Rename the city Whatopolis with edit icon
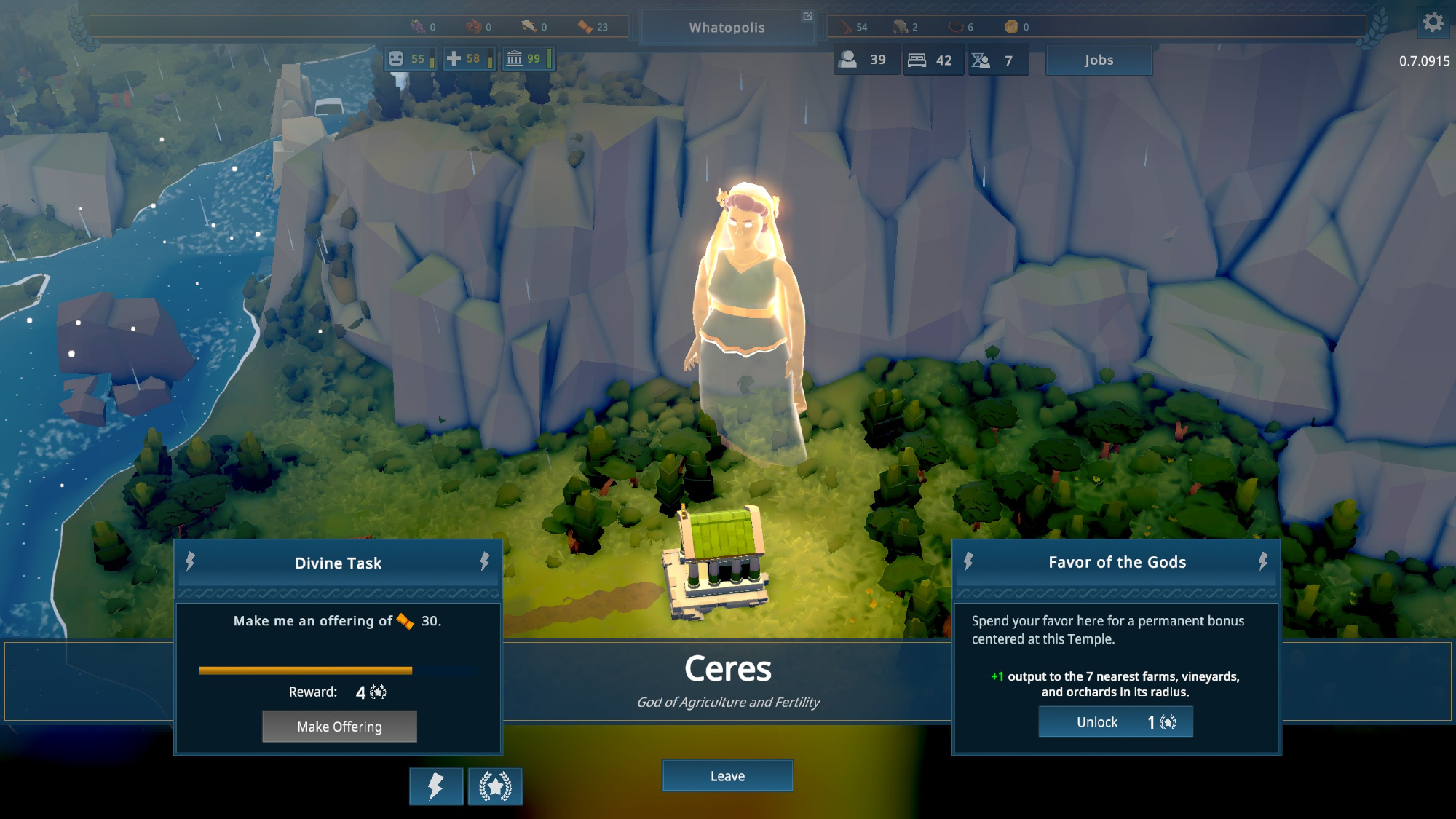 807,17
